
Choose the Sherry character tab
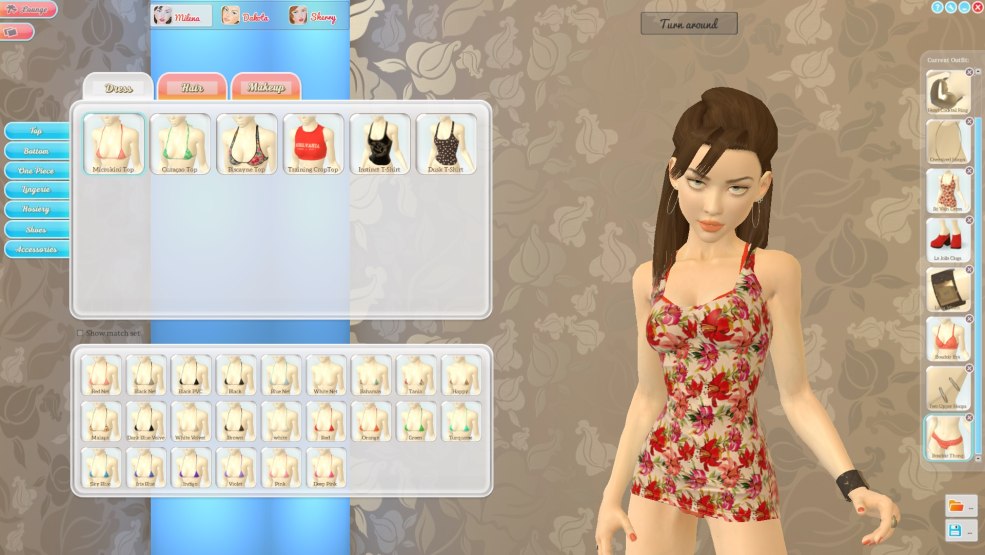314,16
